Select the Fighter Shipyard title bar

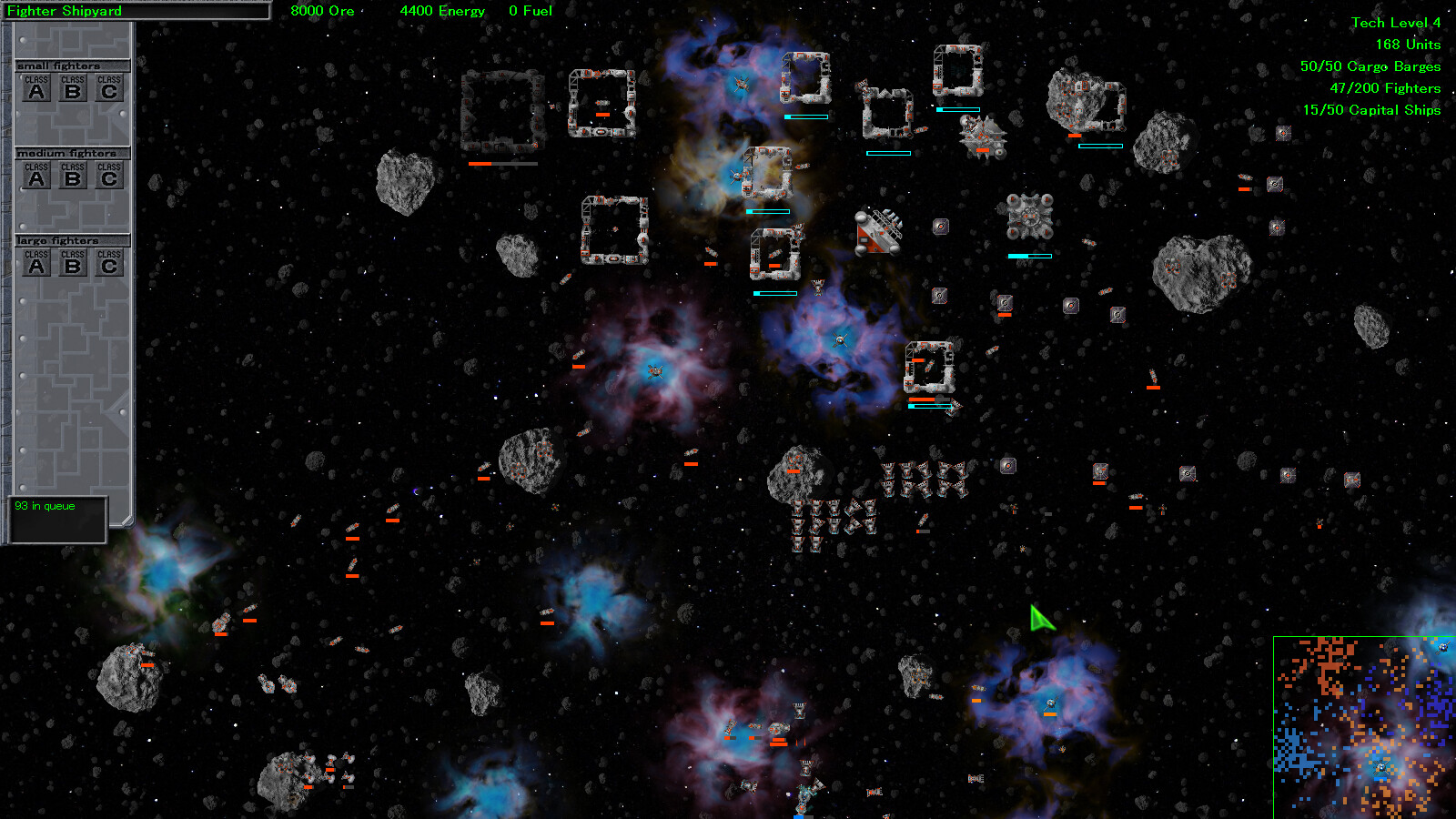(136, 11)
